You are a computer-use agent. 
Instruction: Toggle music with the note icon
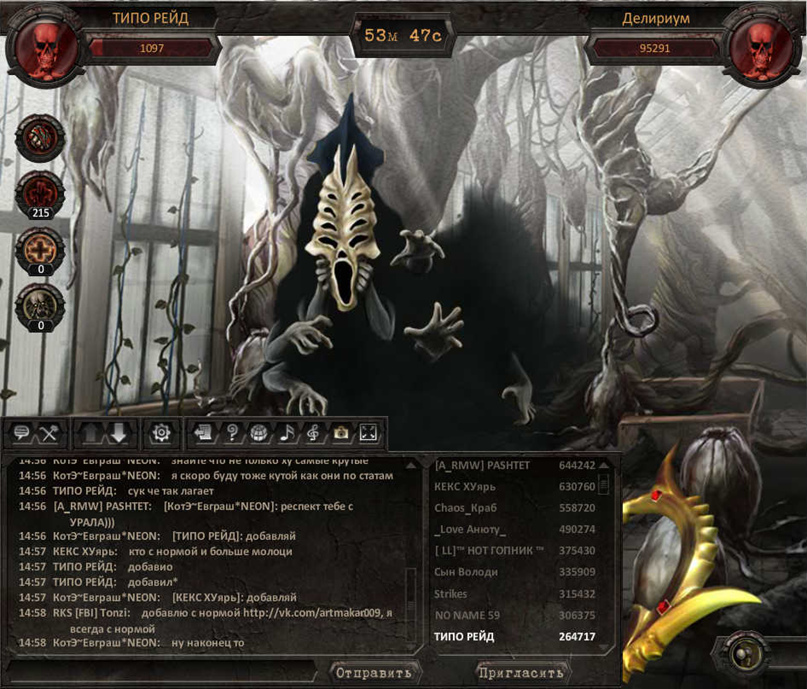pos(286,434)
